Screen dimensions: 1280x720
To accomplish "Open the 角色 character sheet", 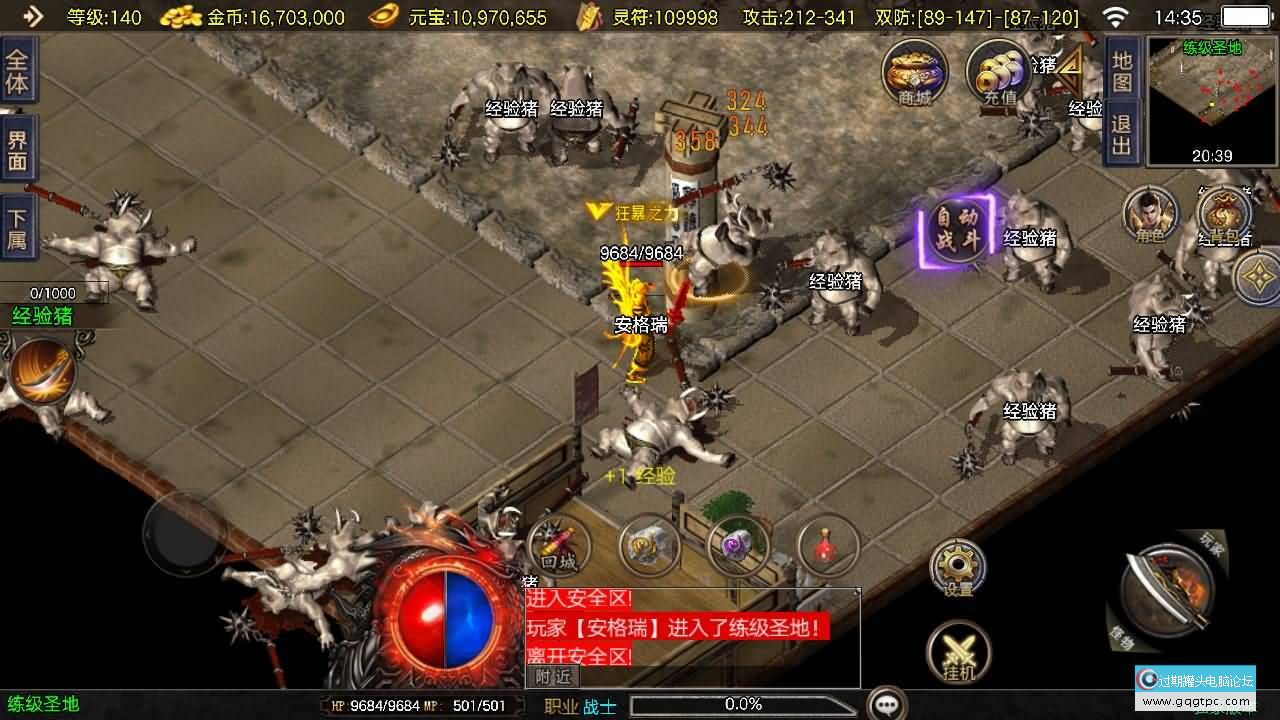I will coord(1150,213).
